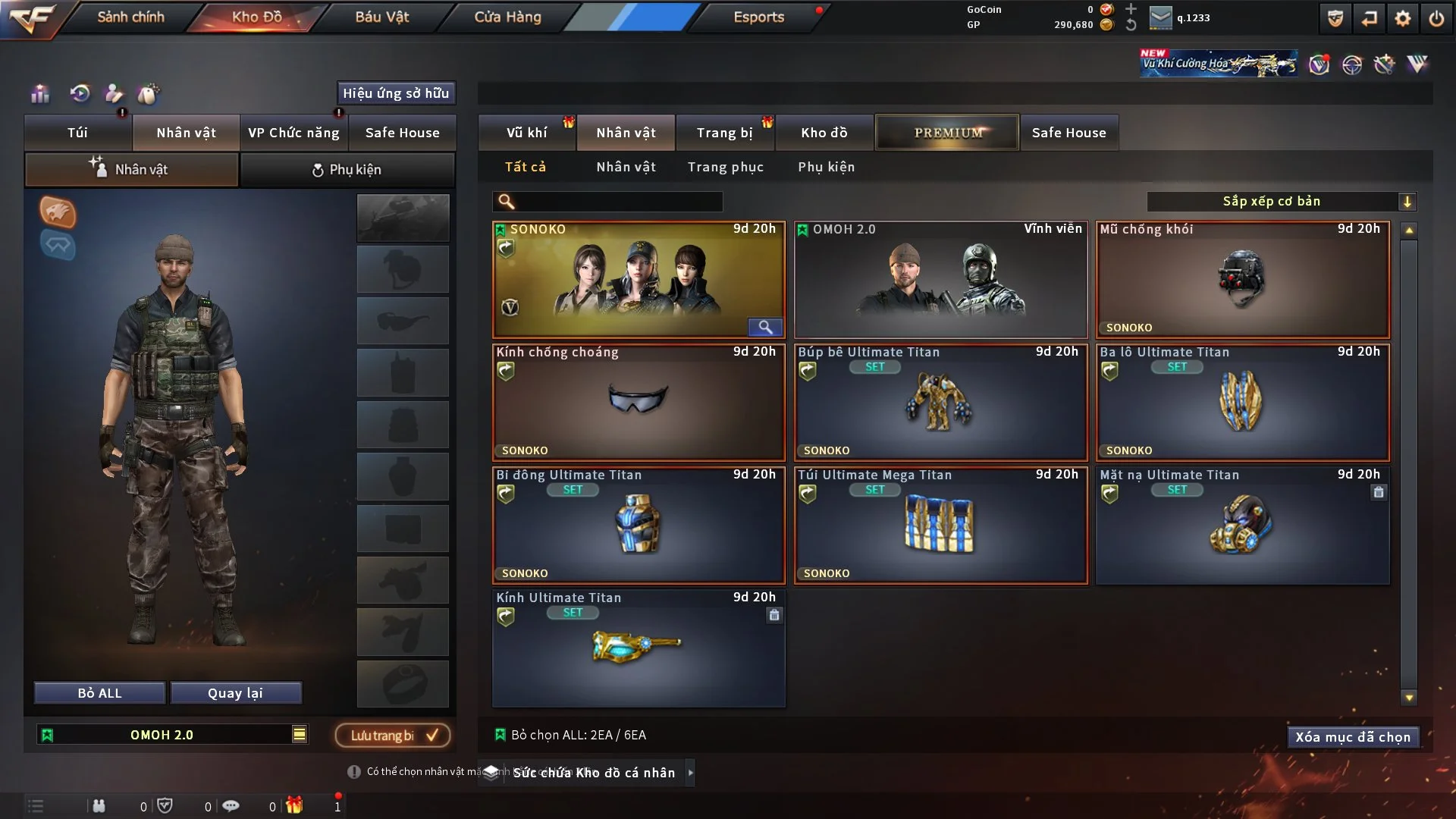Click the Bỏ ALL button

99,693
